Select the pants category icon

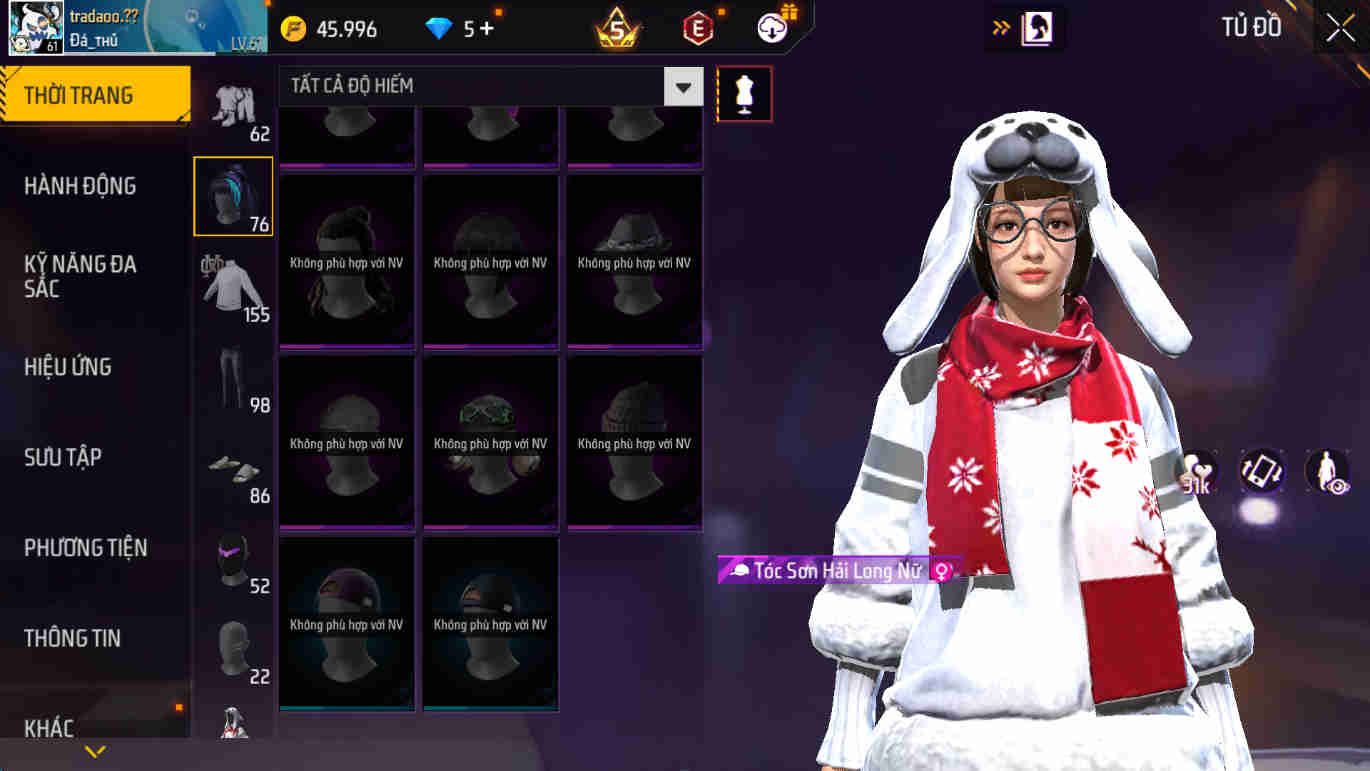pyautogui.click(x=235, y=375)
